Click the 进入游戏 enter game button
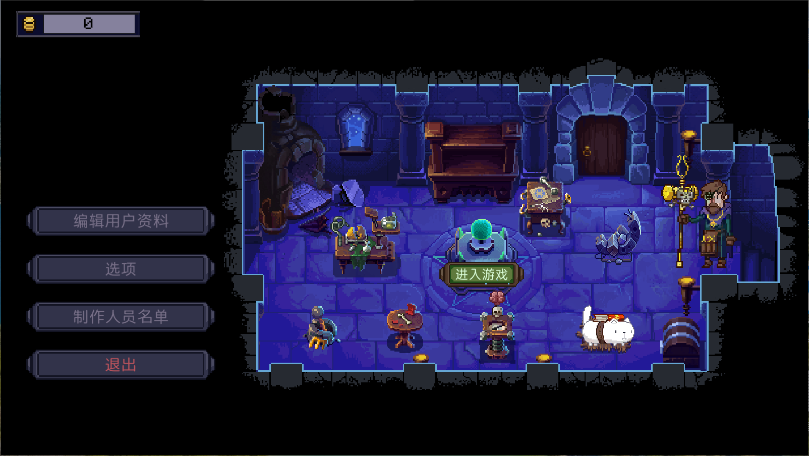This screenshot has width=809, height=456. [x=481, y=274]
